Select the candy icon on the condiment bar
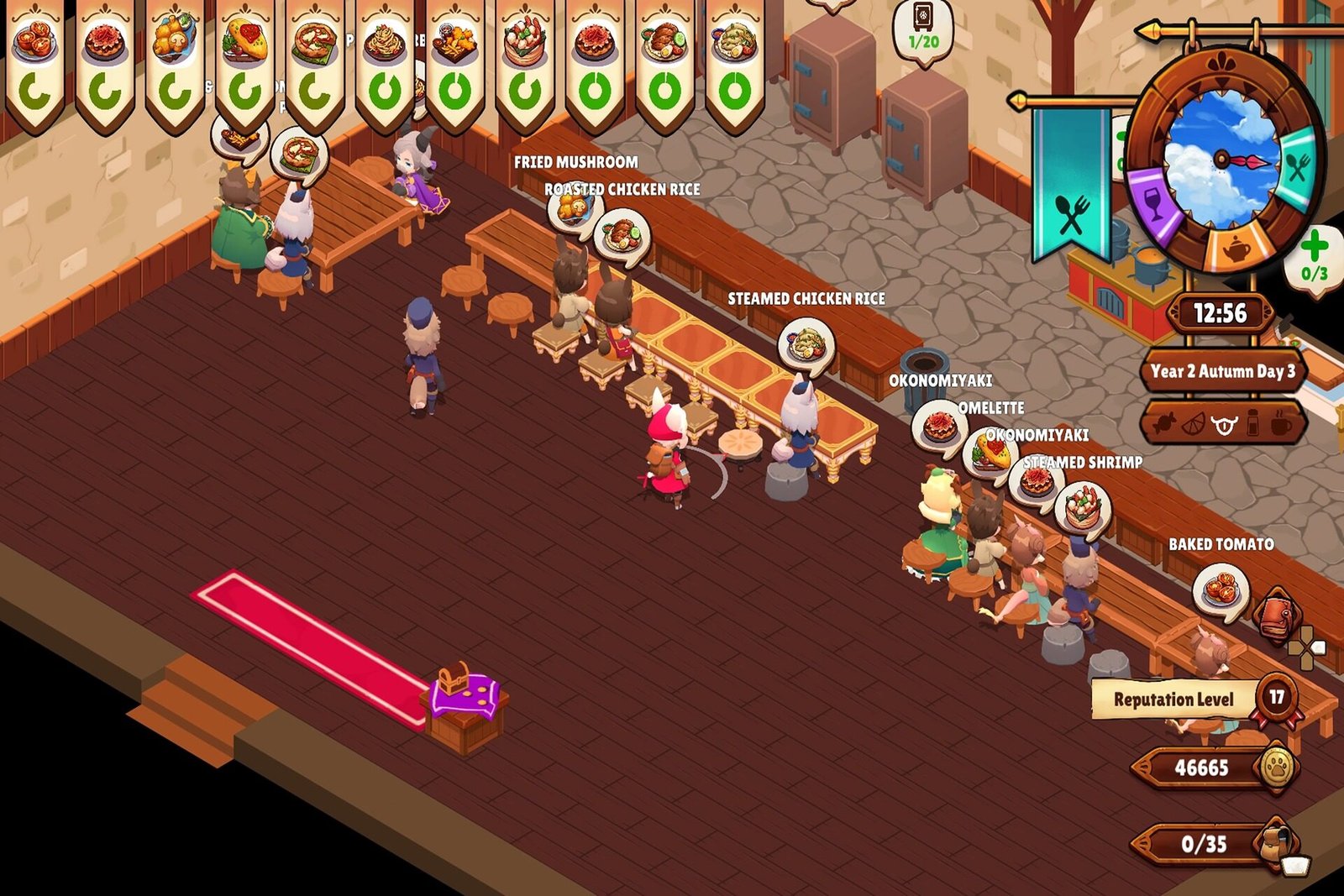This screenshot has width=1344, height=896. point(1166,424)
